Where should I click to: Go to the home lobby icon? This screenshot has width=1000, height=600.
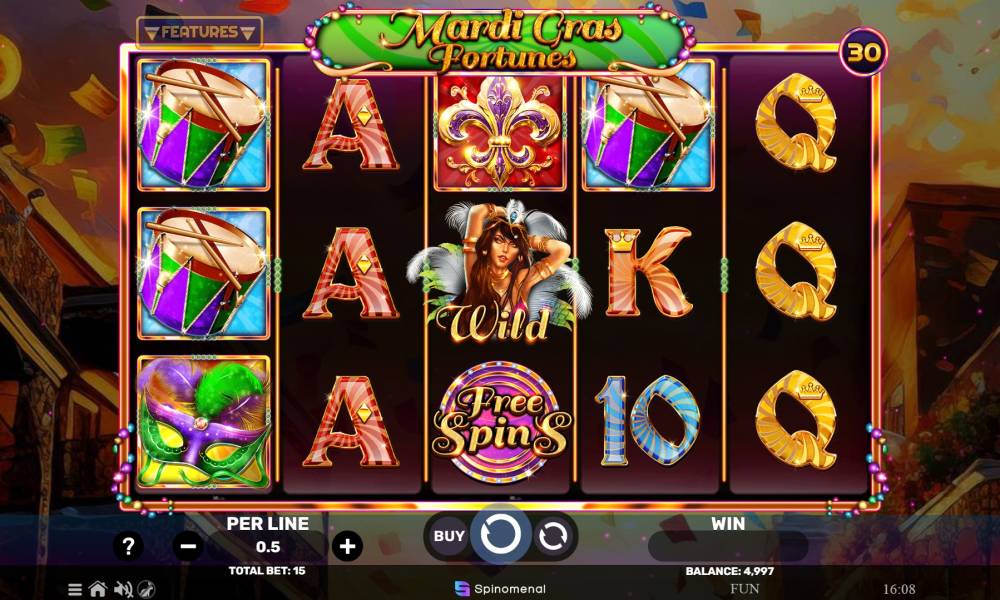coord(98,589)
